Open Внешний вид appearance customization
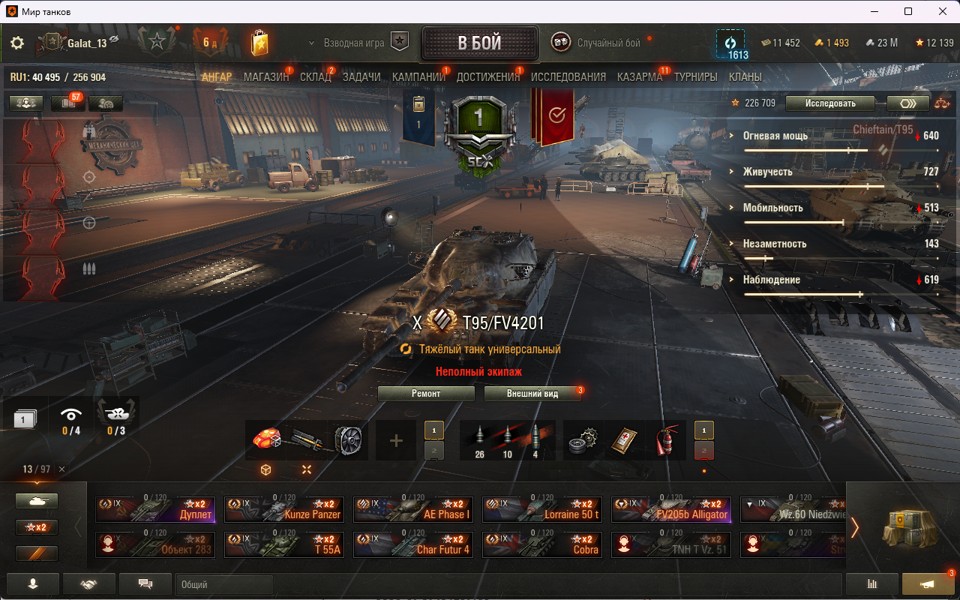 point(532,394)
